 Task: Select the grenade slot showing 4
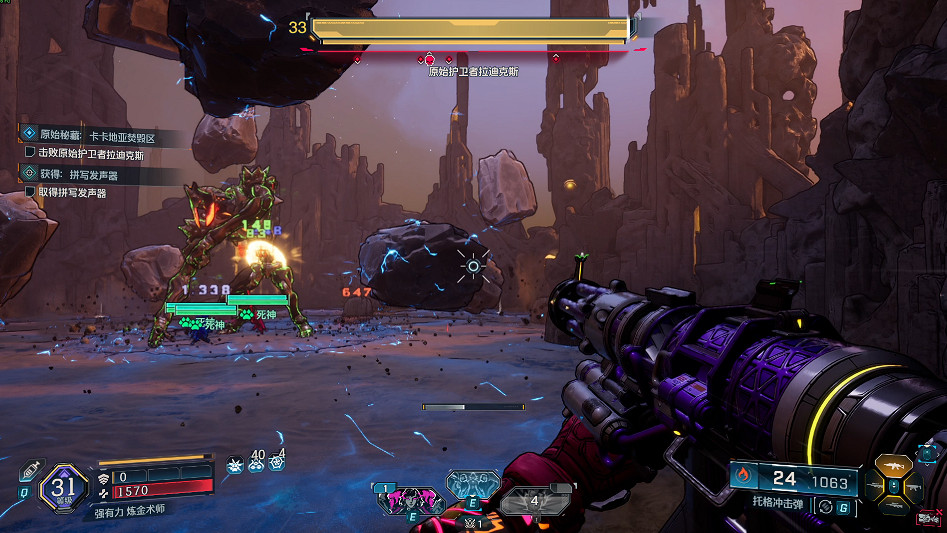533,500
